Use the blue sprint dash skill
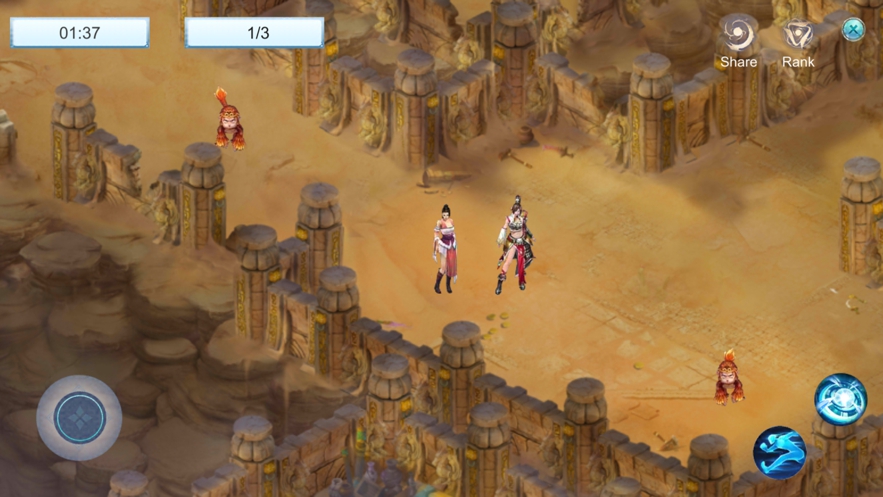This screenshot has width=883, height=497. click(x=780, y=452)
